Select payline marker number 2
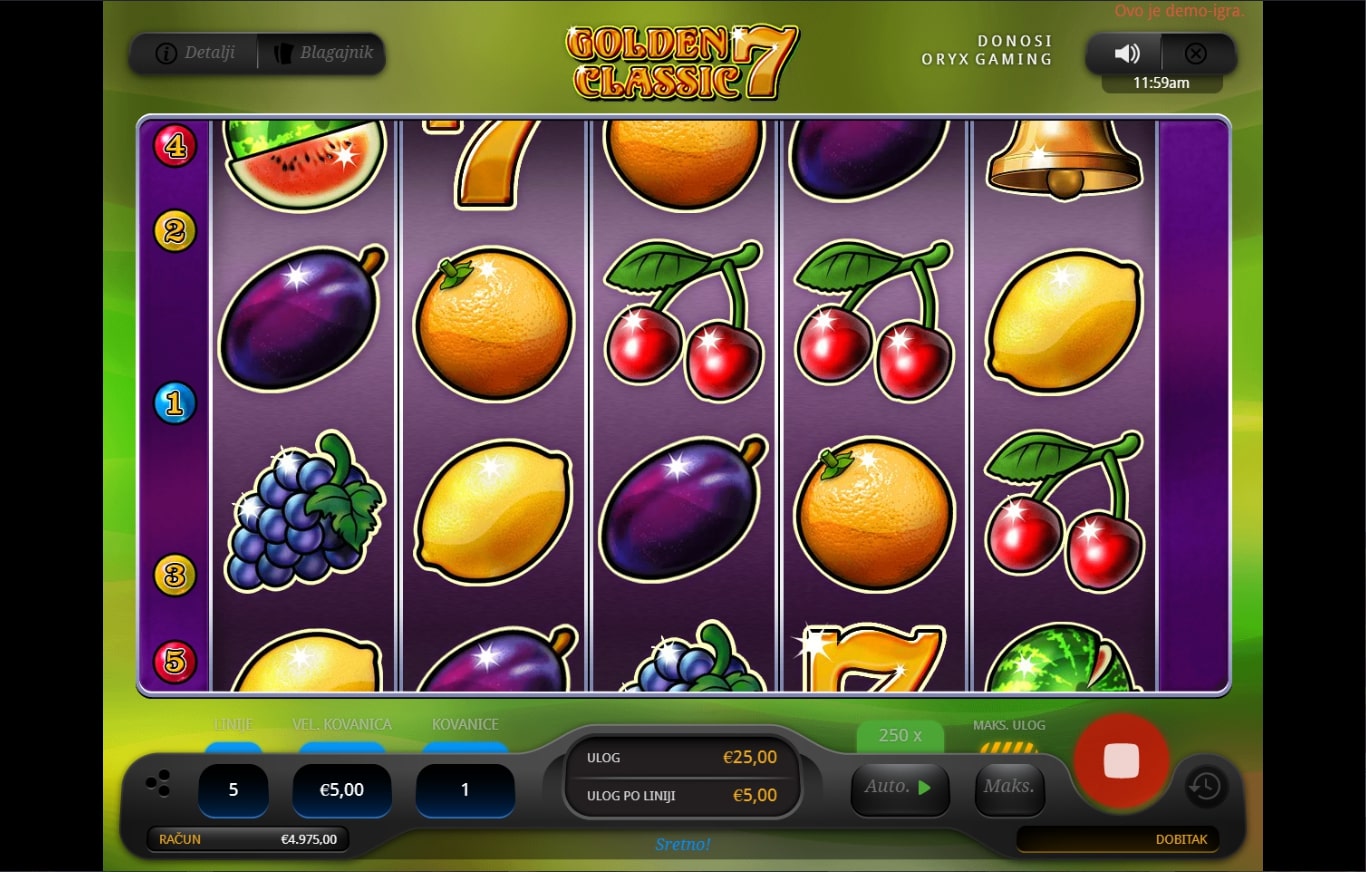 (175, 231)
